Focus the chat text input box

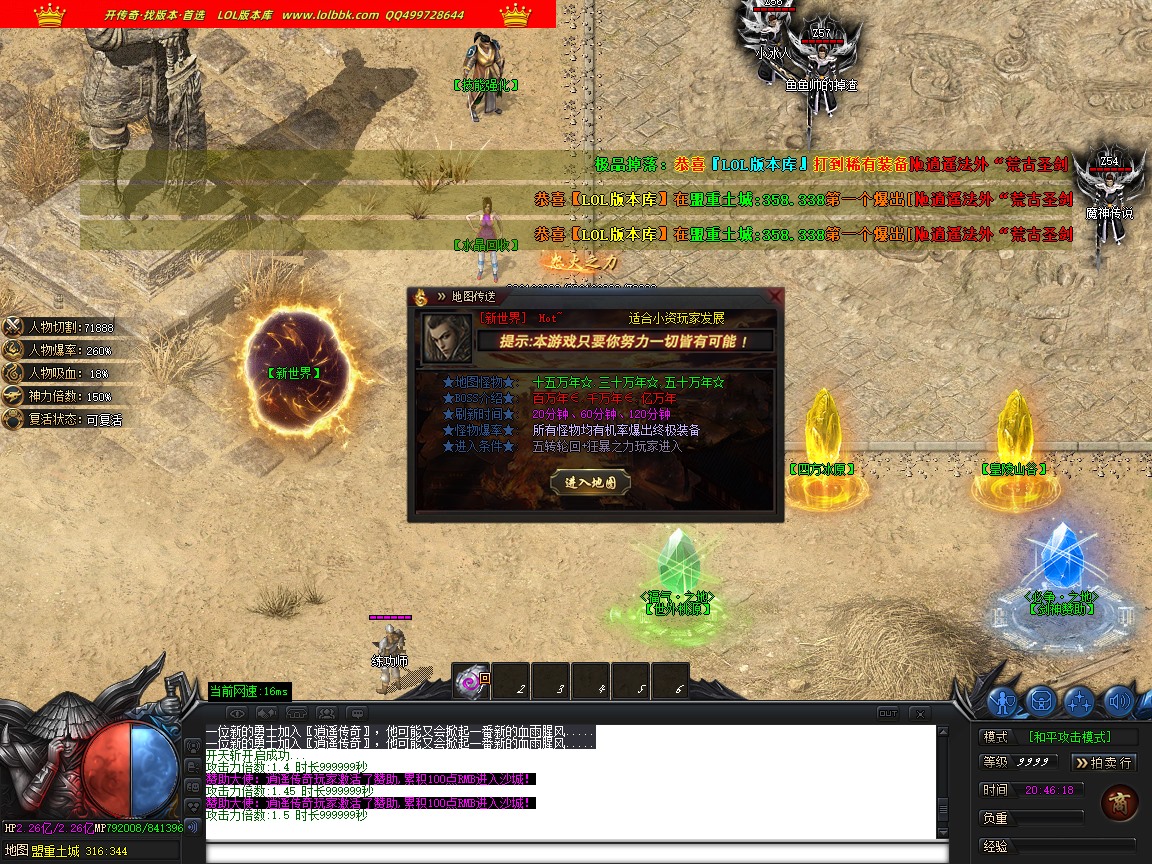pyautogui.click(x=575, y=853)
